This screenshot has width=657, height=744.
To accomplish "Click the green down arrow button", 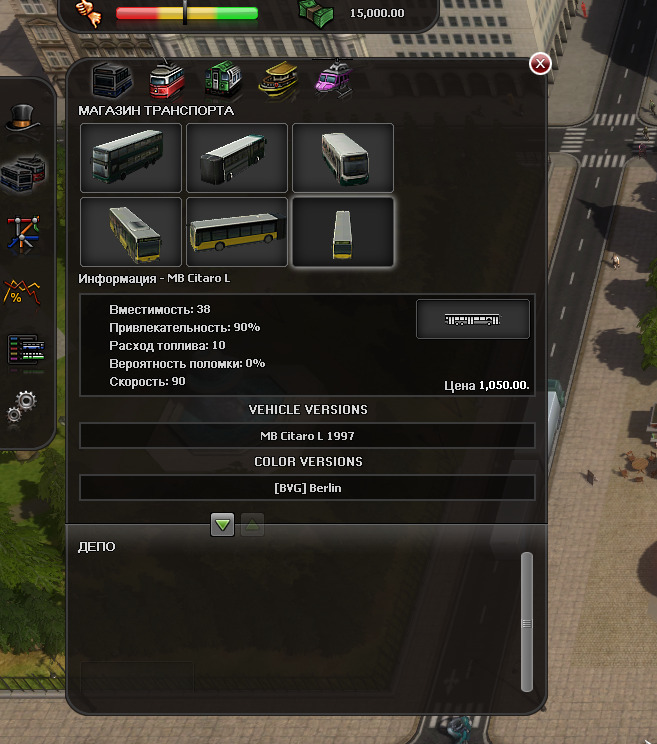I will (223, 524).
